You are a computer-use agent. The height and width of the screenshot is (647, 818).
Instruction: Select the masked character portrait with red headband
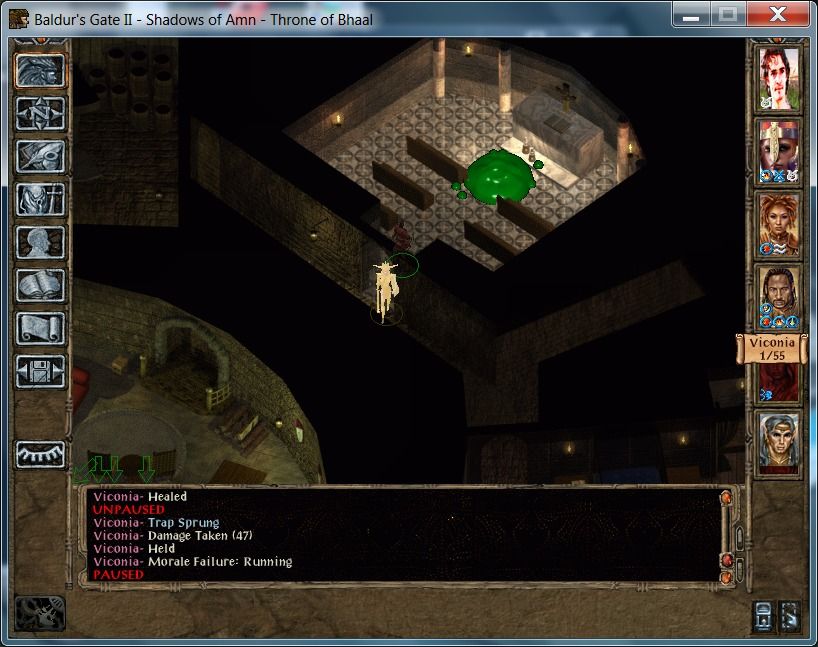778,151
